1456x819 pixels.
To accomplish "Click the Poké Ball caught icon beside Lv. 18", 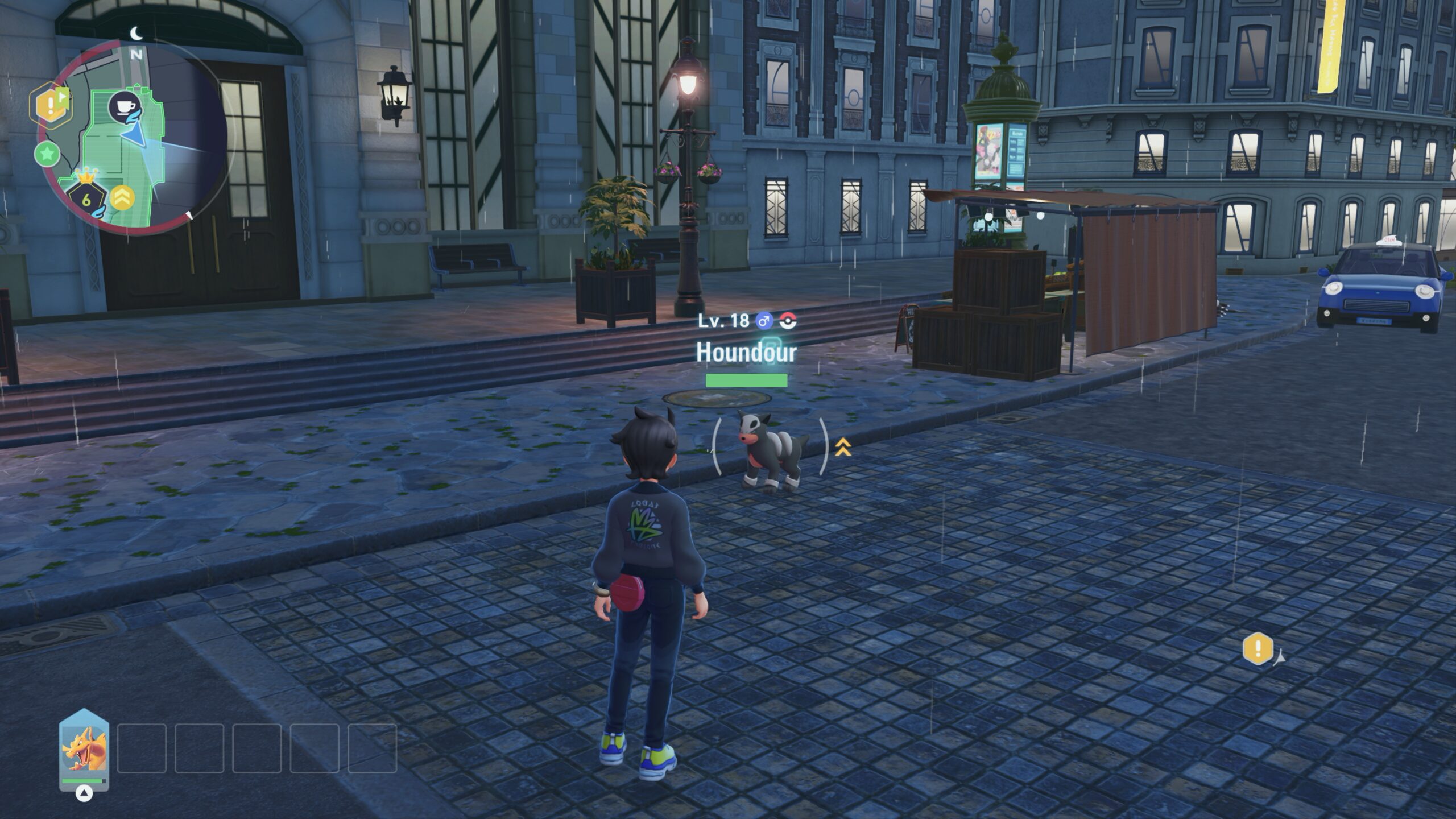I will 788,321.
